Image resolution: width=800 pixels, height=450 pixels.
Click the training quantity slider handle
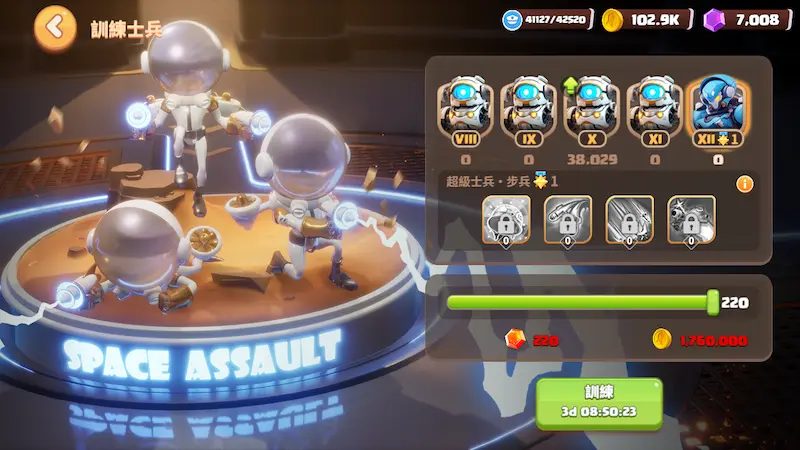[712, 302]
